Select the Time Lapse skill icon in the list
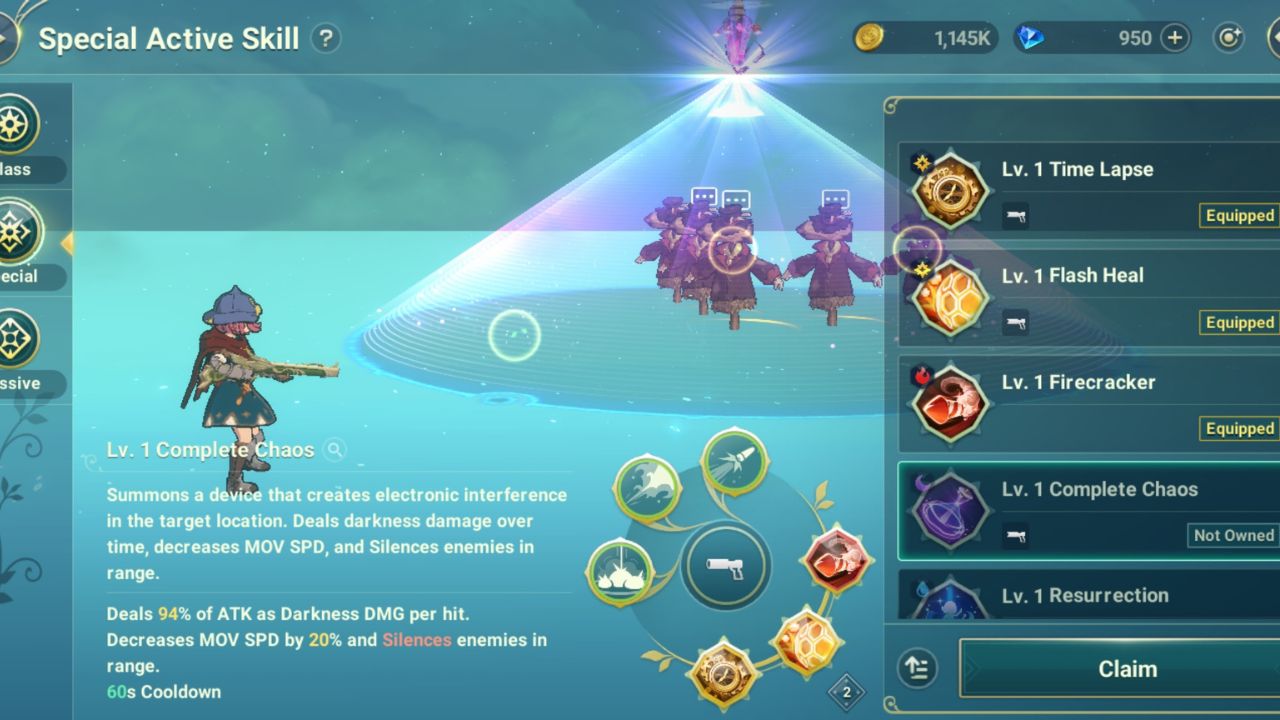 click(948, 187)
